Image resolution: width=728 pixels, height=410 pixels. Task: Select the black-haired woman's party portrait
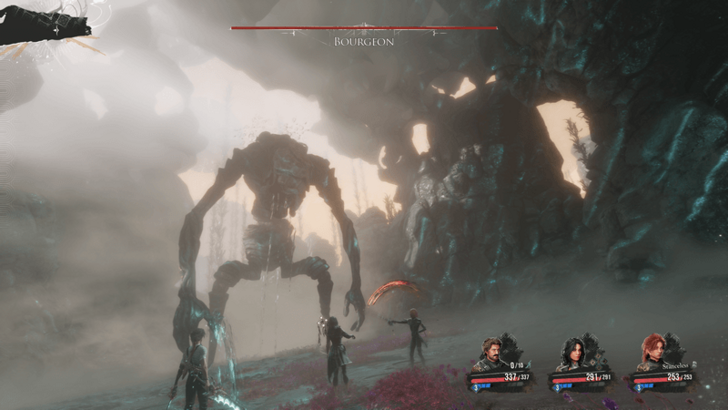(x=572, y=354)
